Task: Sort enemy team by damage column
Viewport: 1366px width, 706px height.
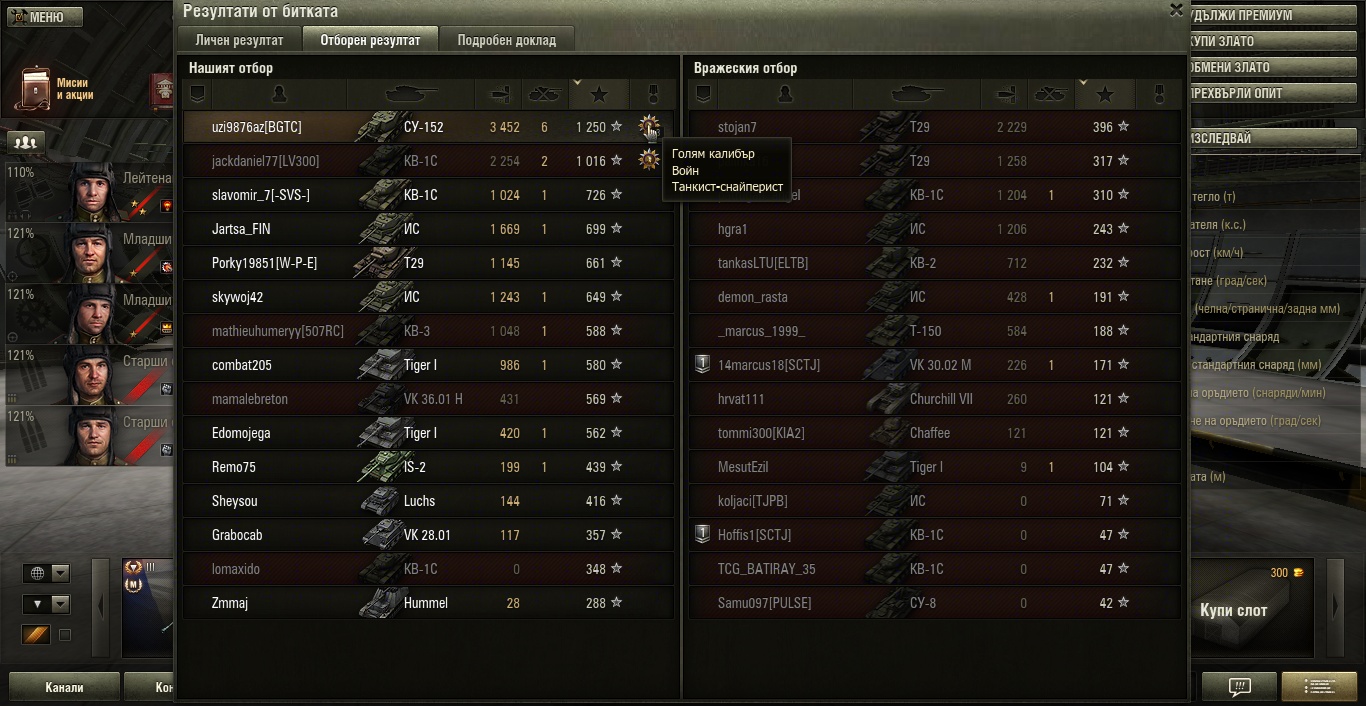Action: [1004, 94]
